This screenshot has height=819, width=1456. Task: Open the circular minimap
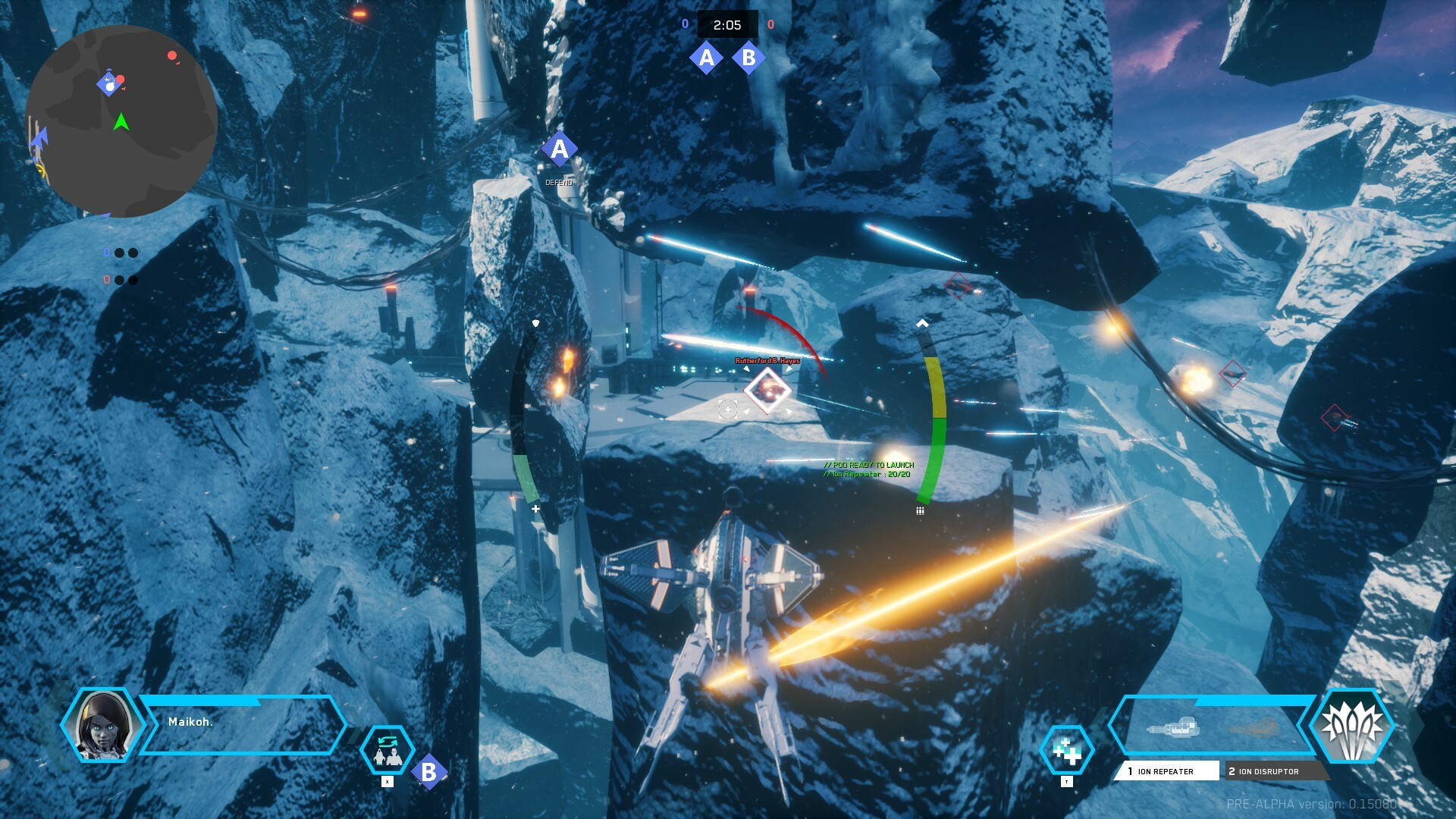[x=121, y=121]
